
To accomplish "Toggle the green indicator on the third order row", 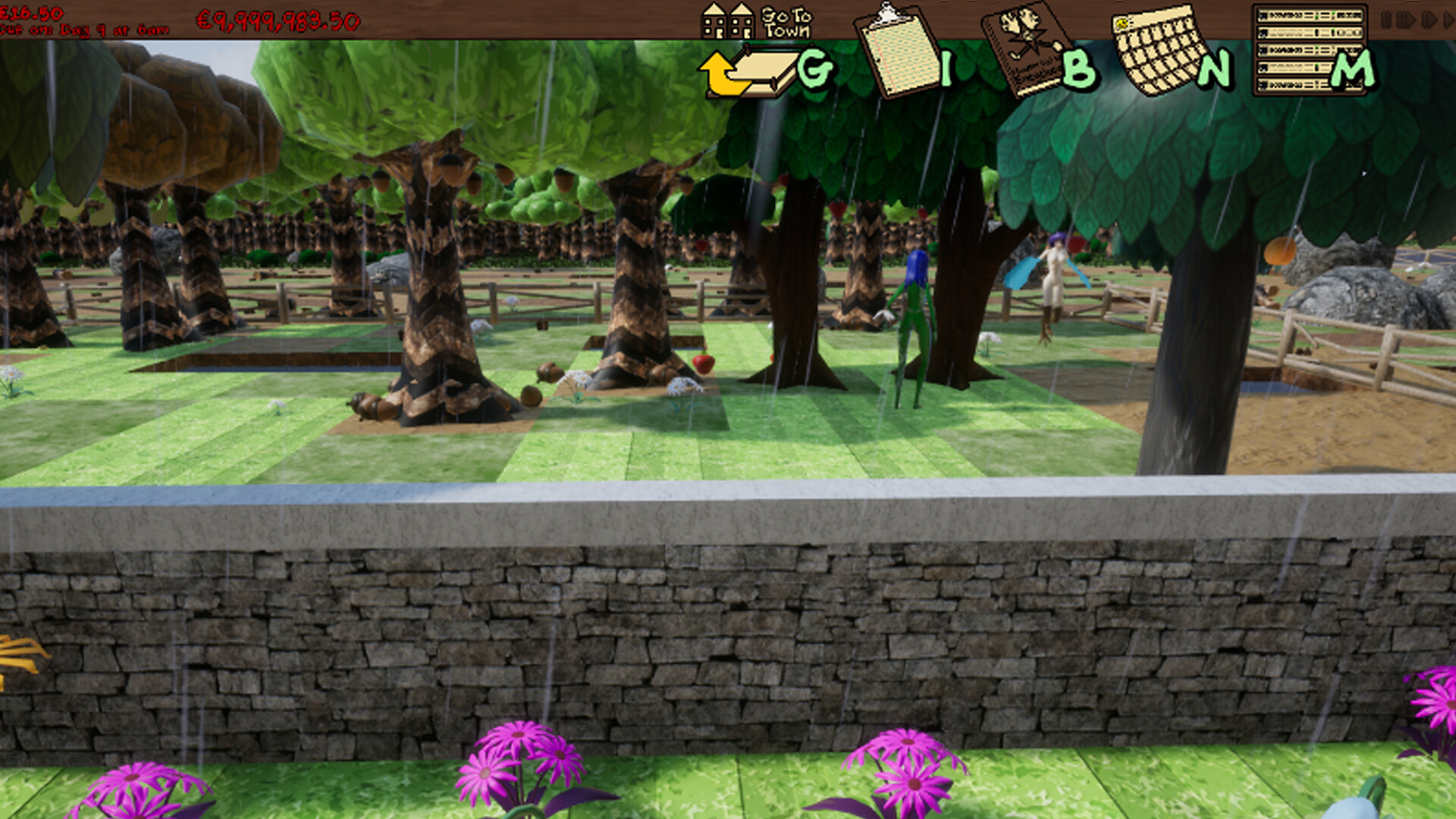I will click(x=1317, y=50).
